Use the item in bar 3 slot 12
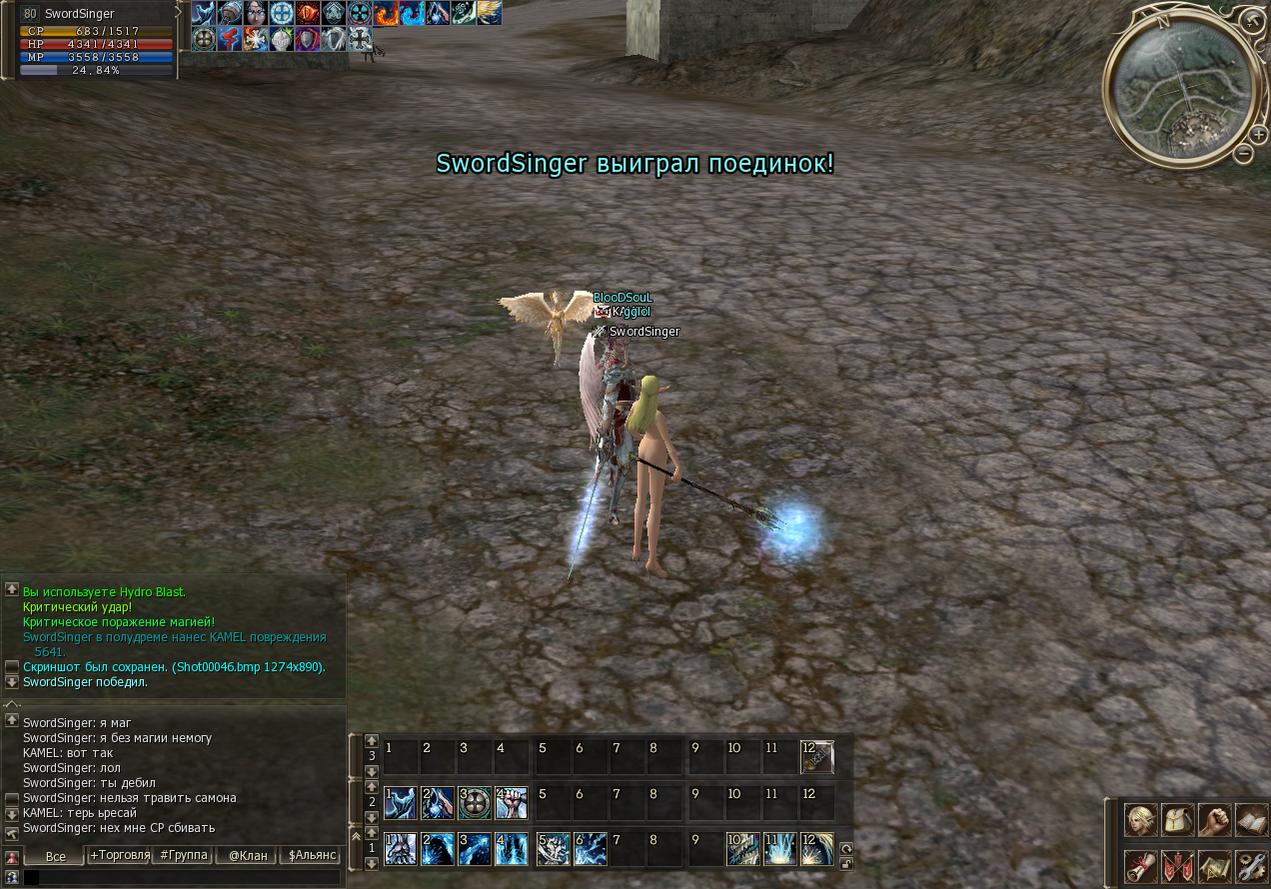1271x889 pixels. pos(816,756)
